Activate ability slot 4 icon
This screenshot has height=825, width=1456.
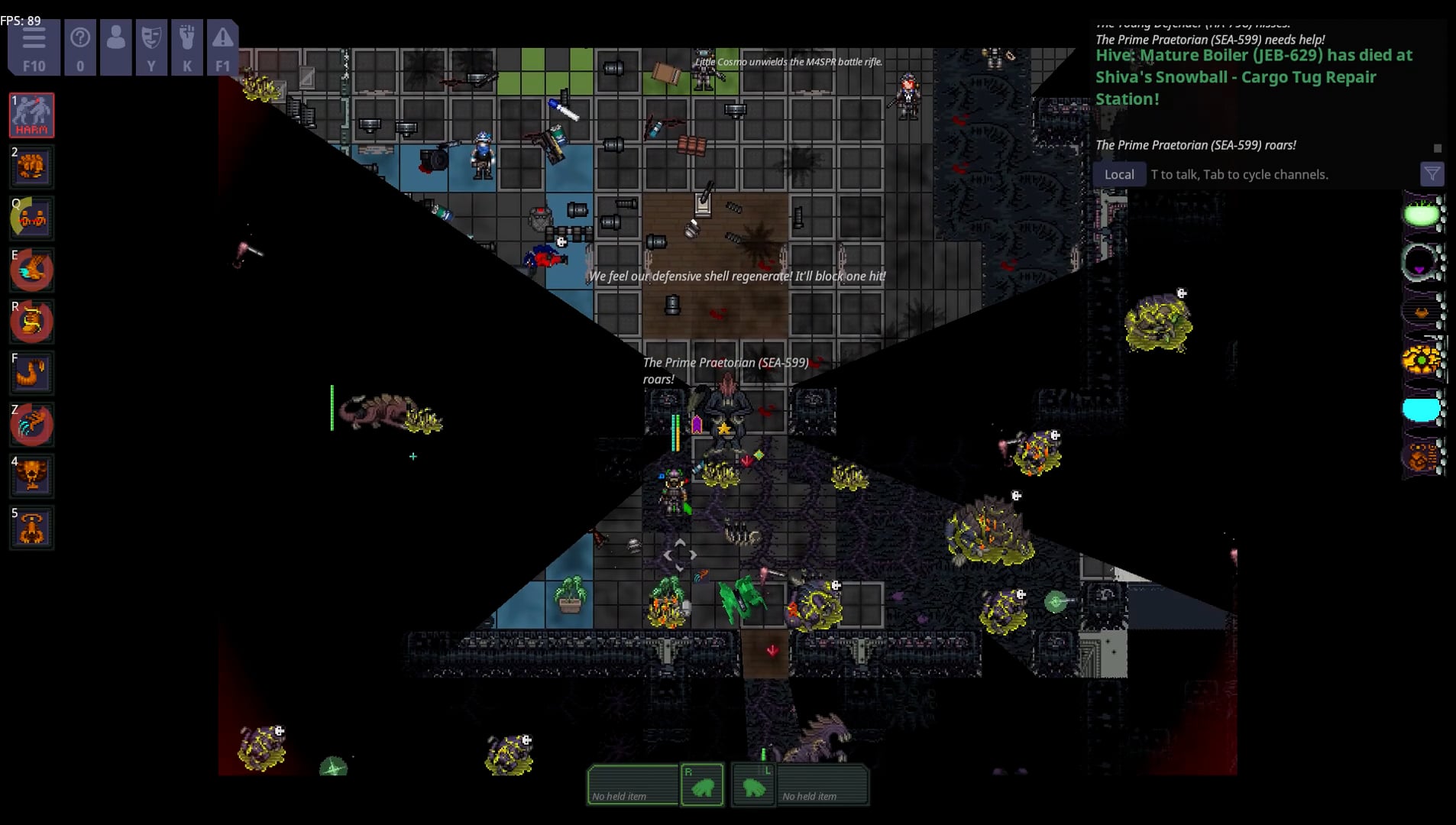31,476
